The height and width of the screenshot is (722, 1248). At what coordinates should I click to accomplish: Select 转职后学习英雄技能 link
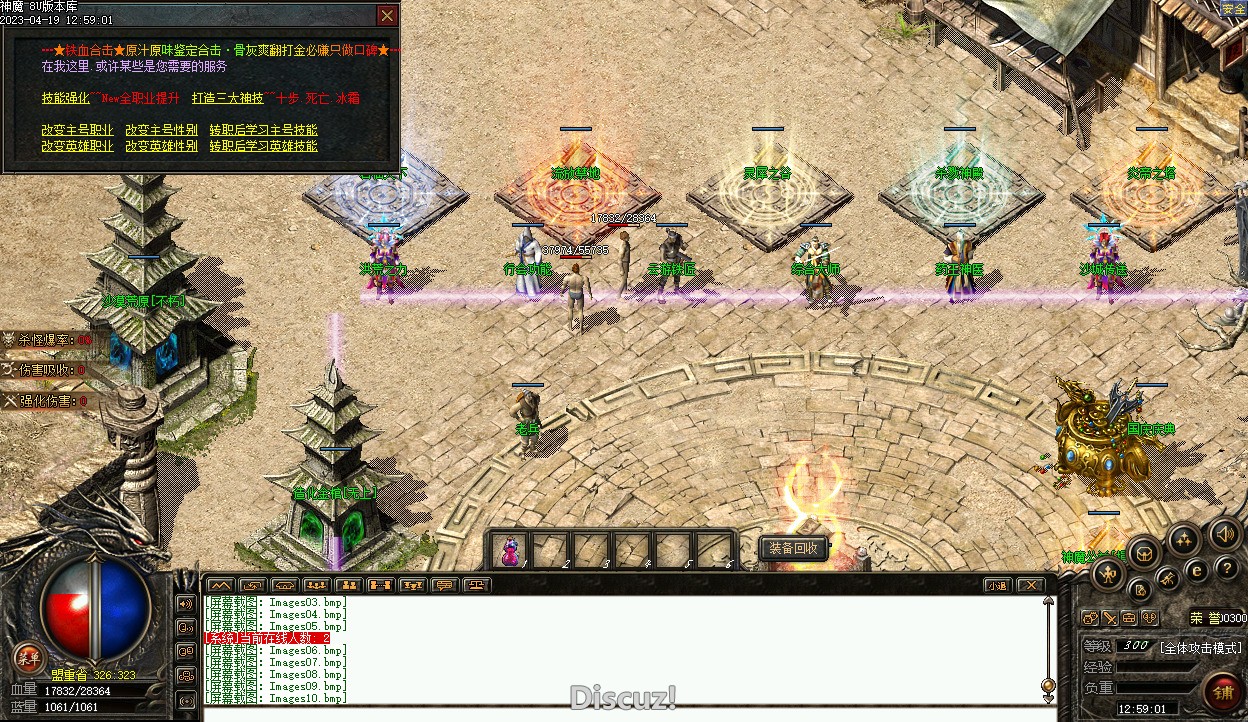click(263, 146)
